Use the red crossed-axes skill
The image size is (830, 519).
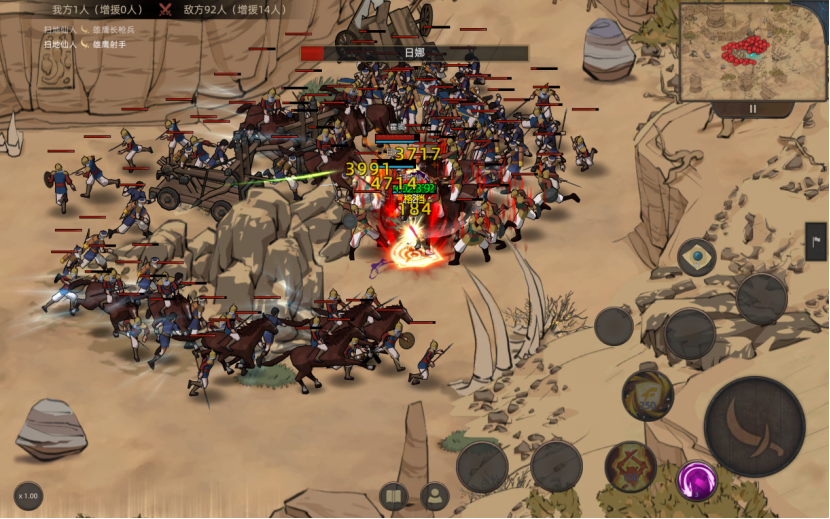(630, 467)
